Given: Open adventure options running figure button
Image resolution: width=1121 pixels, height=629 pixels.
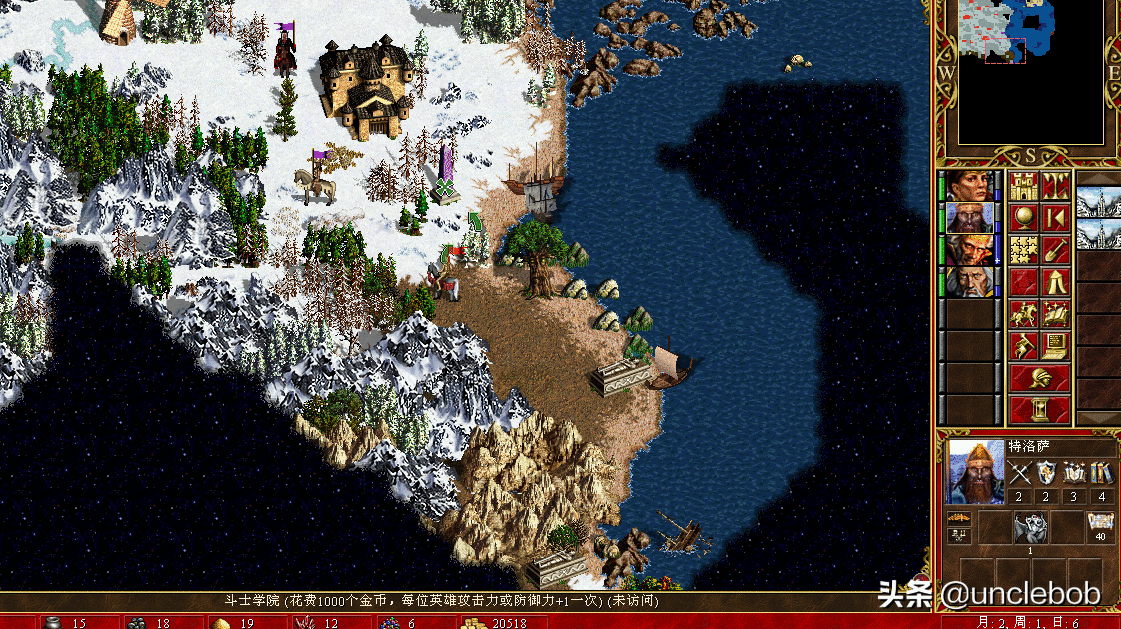Looking at the screenshot, I should pos(1023,346).
